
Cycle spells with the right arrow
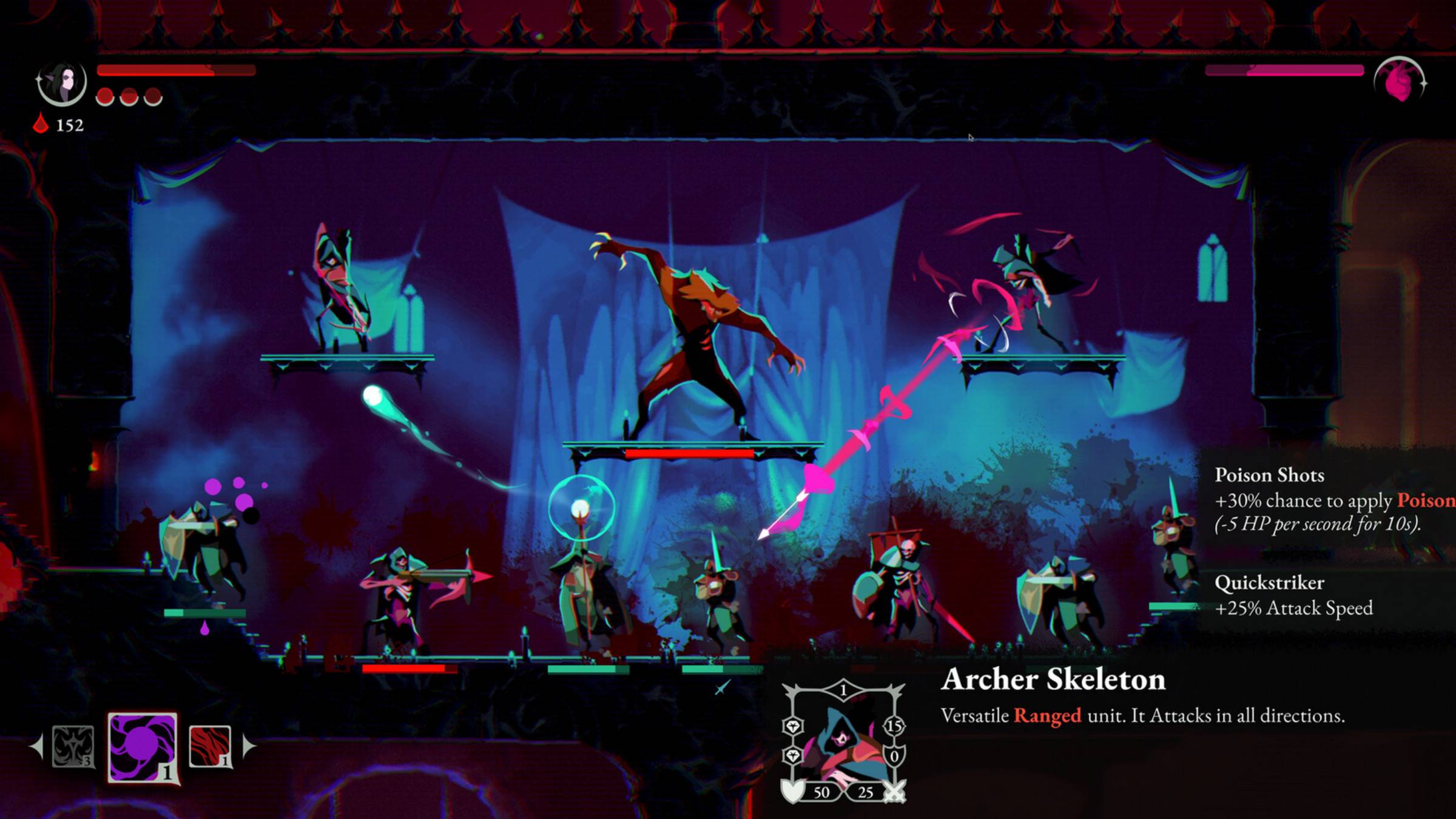pyautogui.click(x=249, y=746)
